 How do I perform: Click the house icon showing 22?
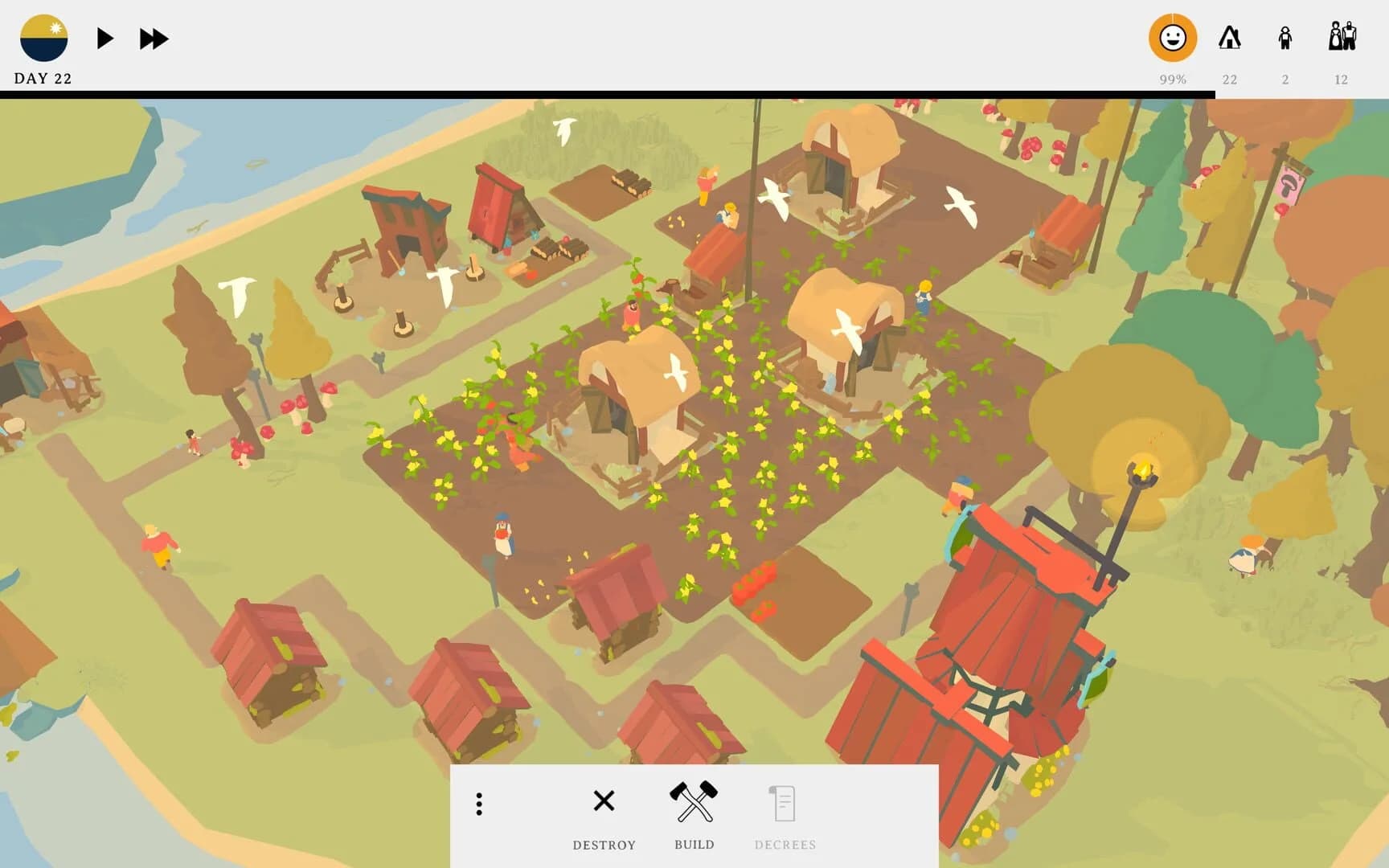tap(1230, 38)
